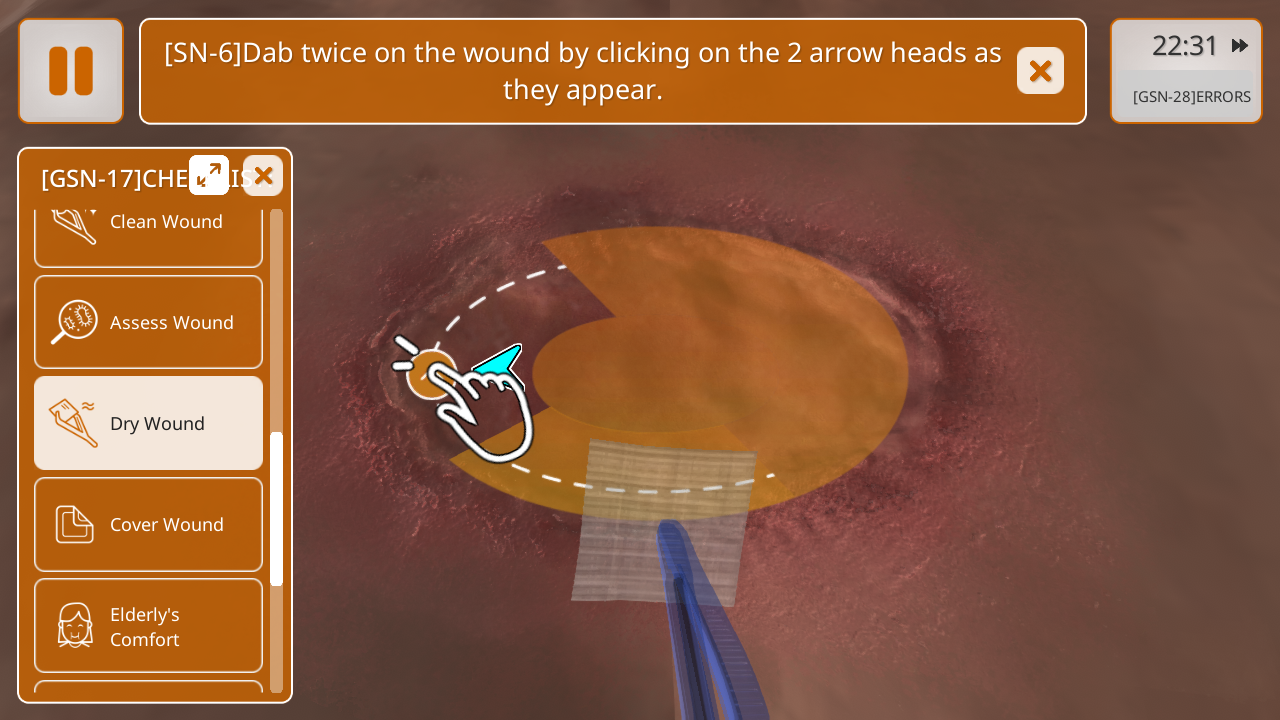This screenshot has width=1280, height=720.
Task: Click the checklist scrollbar thumb
Action: coord(277,508)
